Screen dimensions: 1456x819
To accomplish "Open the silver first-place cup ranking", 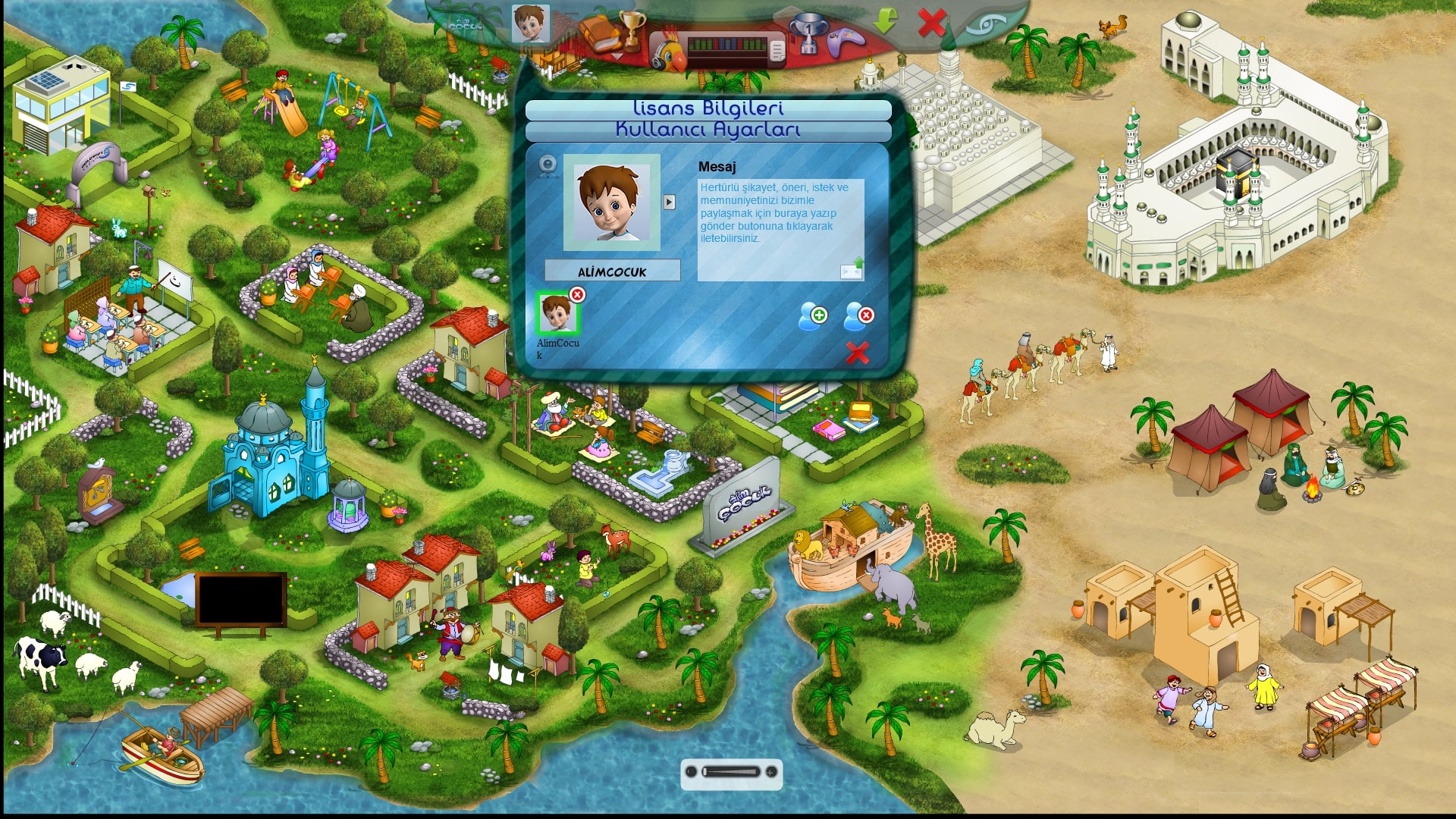I will [807, 33].
